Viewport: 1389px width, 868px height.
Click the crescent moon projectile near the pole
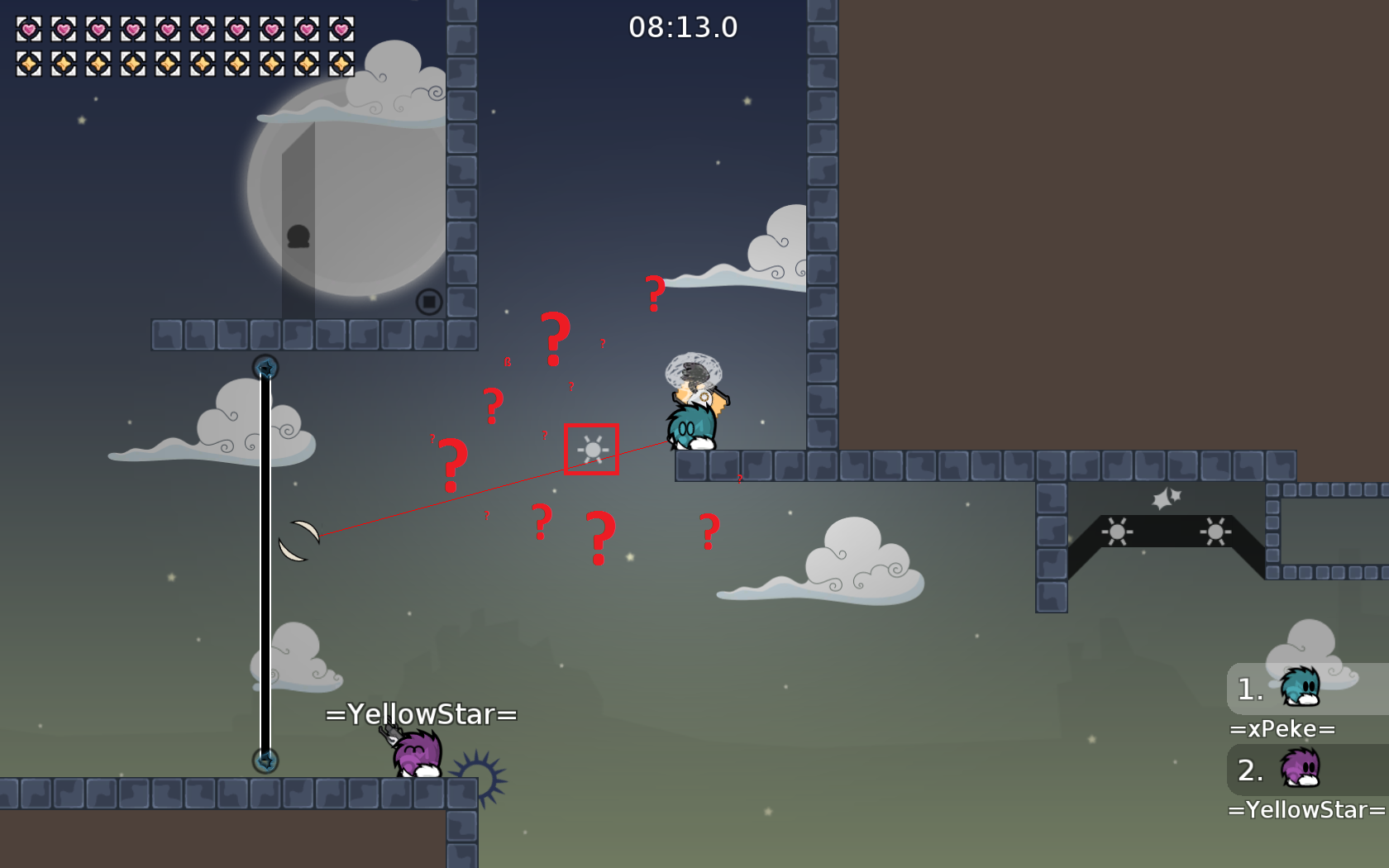coord(301,541)
